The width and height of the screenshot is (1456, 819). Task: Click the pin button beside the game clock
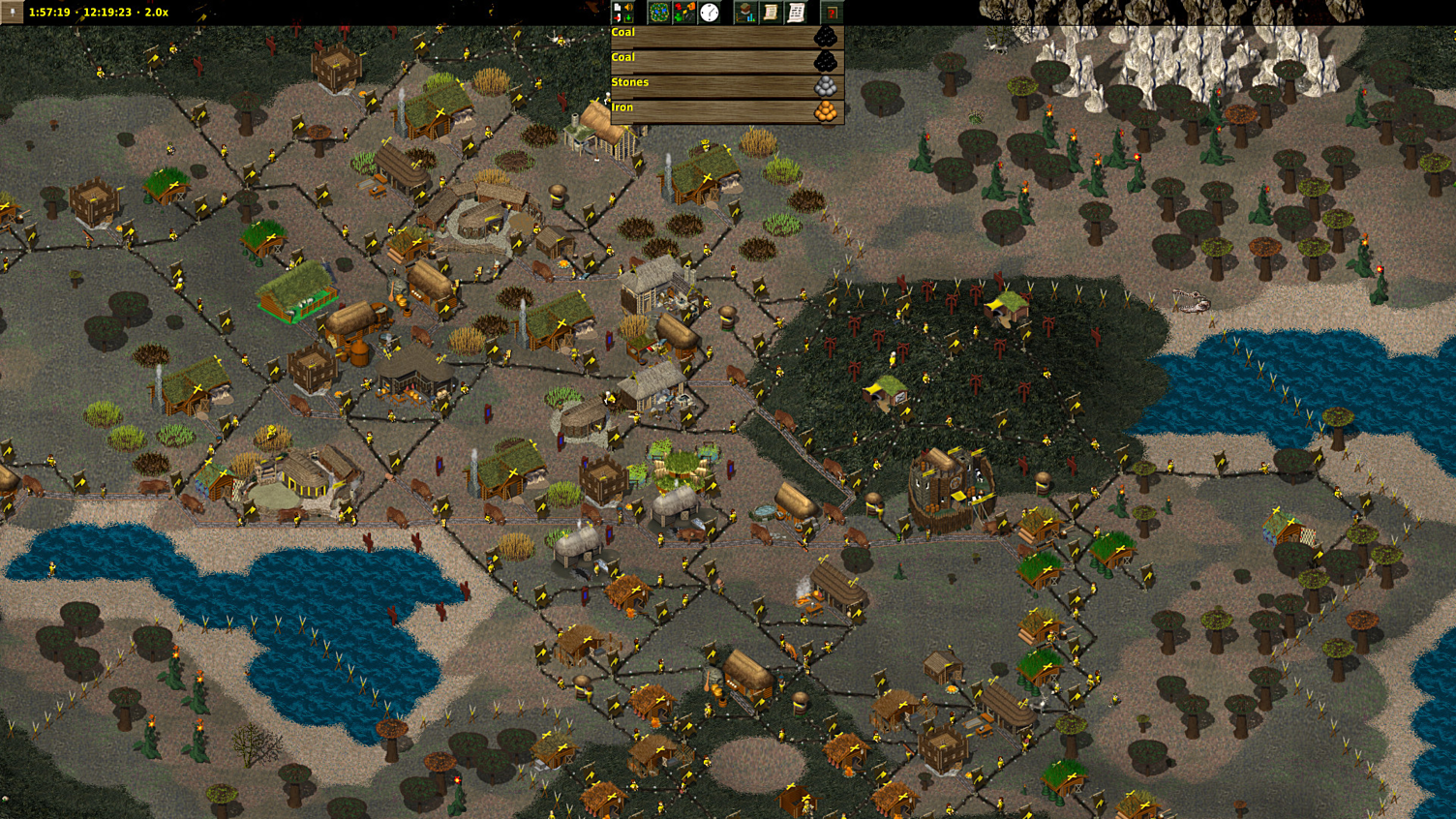click(x=12, y=12)
